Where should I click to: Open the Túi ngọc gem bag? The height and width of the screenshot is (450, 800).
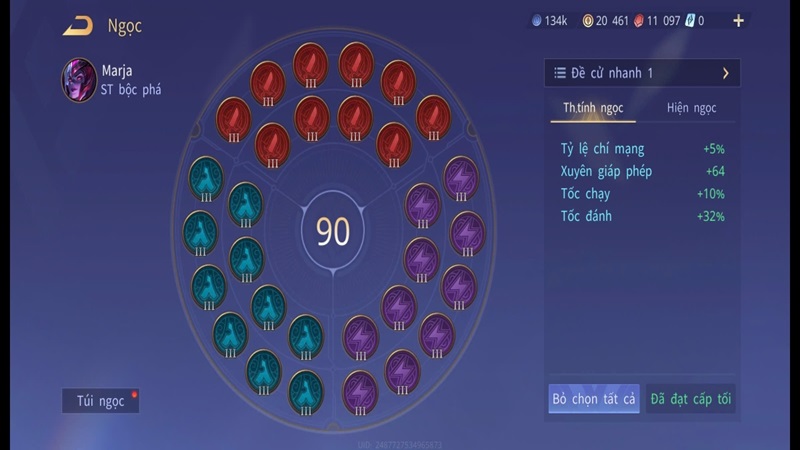[x=100, y=401]
